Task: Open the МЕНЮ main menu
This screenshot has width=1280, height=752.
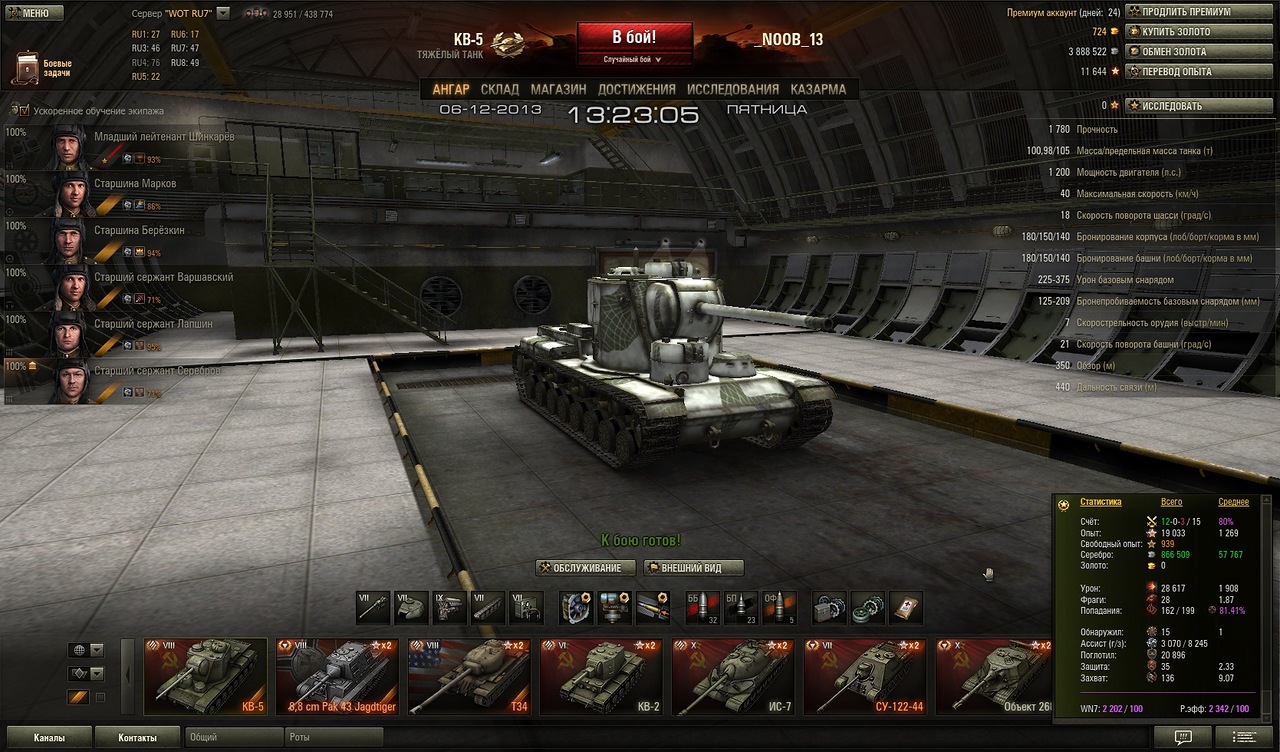Action: (34, 13)
